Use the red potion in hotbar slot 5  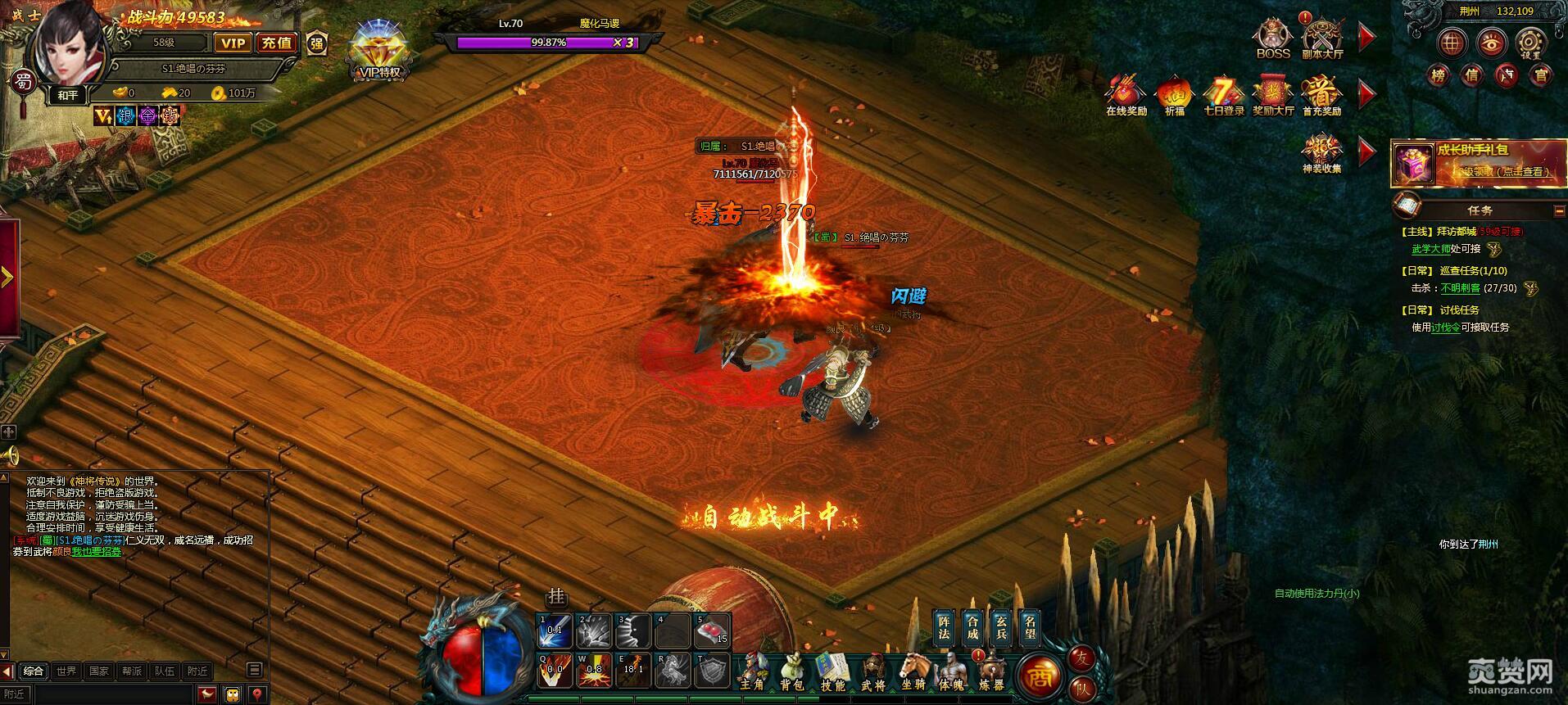(713, 630)
